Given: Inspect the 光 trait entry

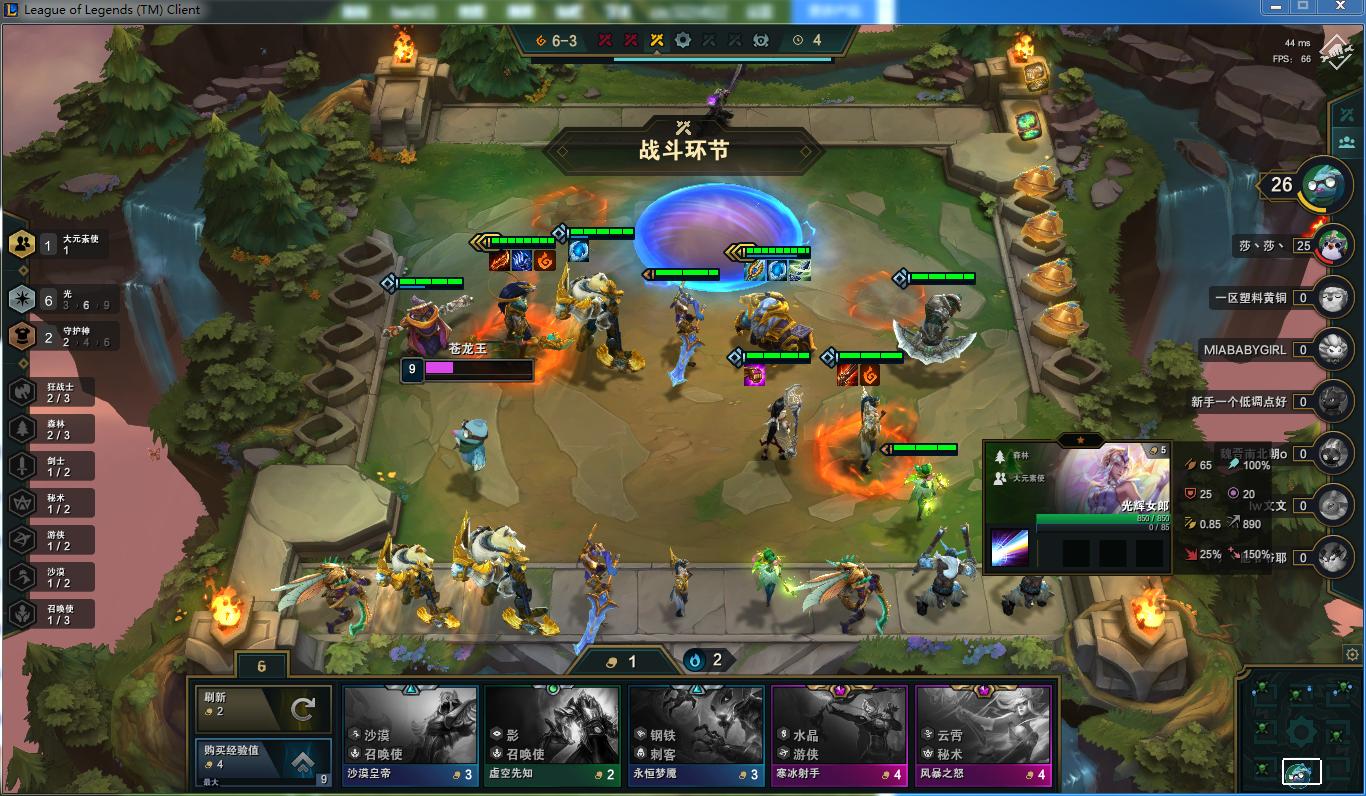Looking at the screenshot, I should (x=68, y=299).
